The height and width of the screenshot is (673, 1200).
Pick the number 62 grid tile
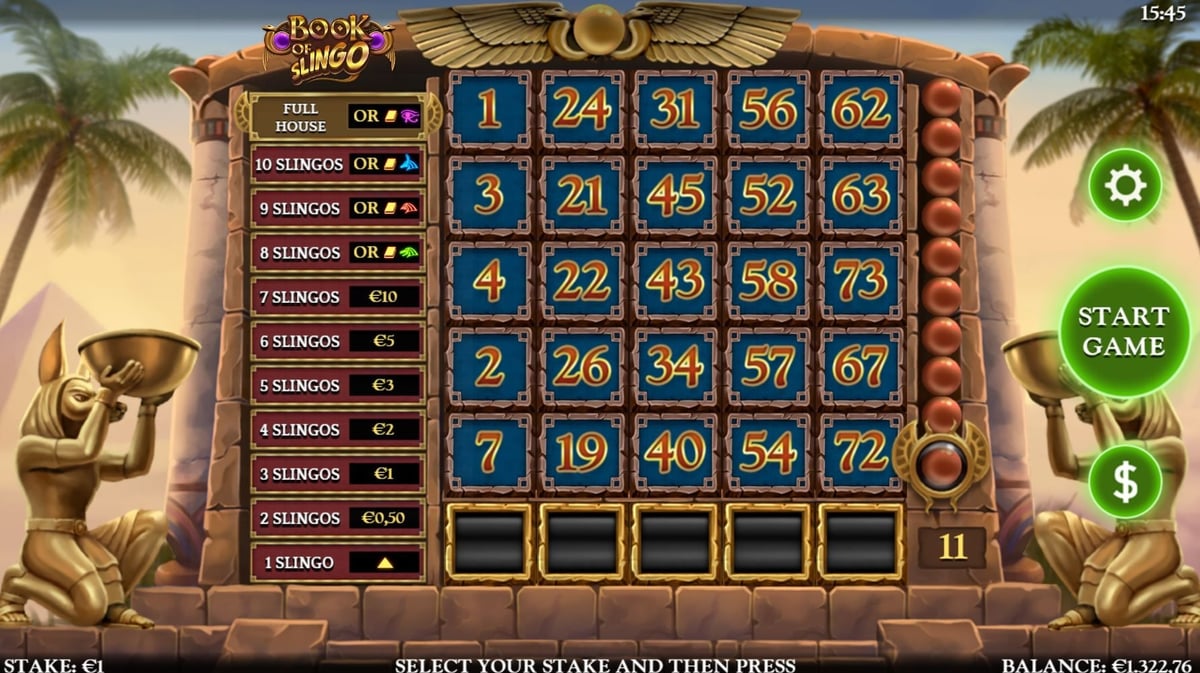(861, 109)
